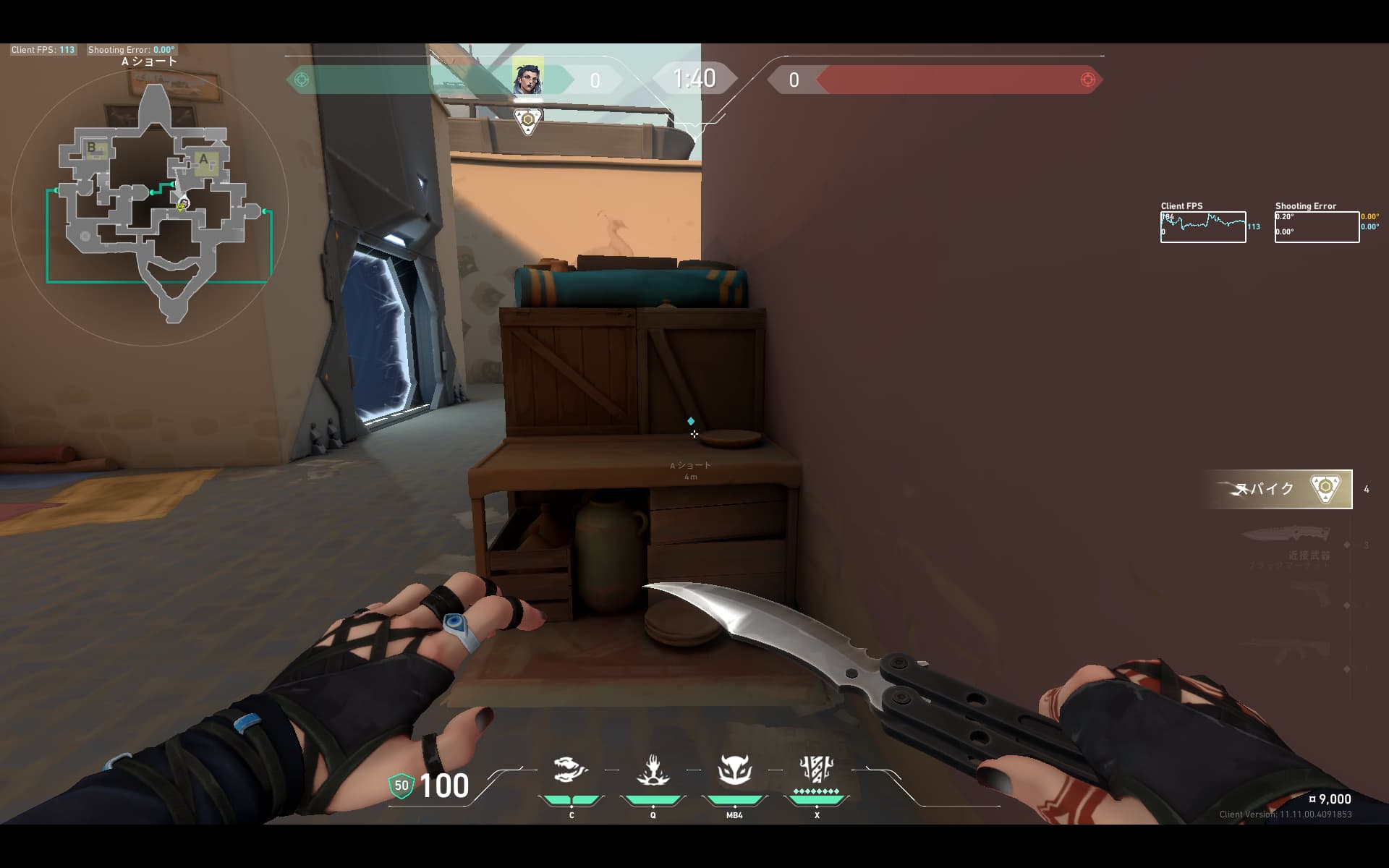
Task: Open the Shooting Error graph panel
Action: click(1317, 227)
